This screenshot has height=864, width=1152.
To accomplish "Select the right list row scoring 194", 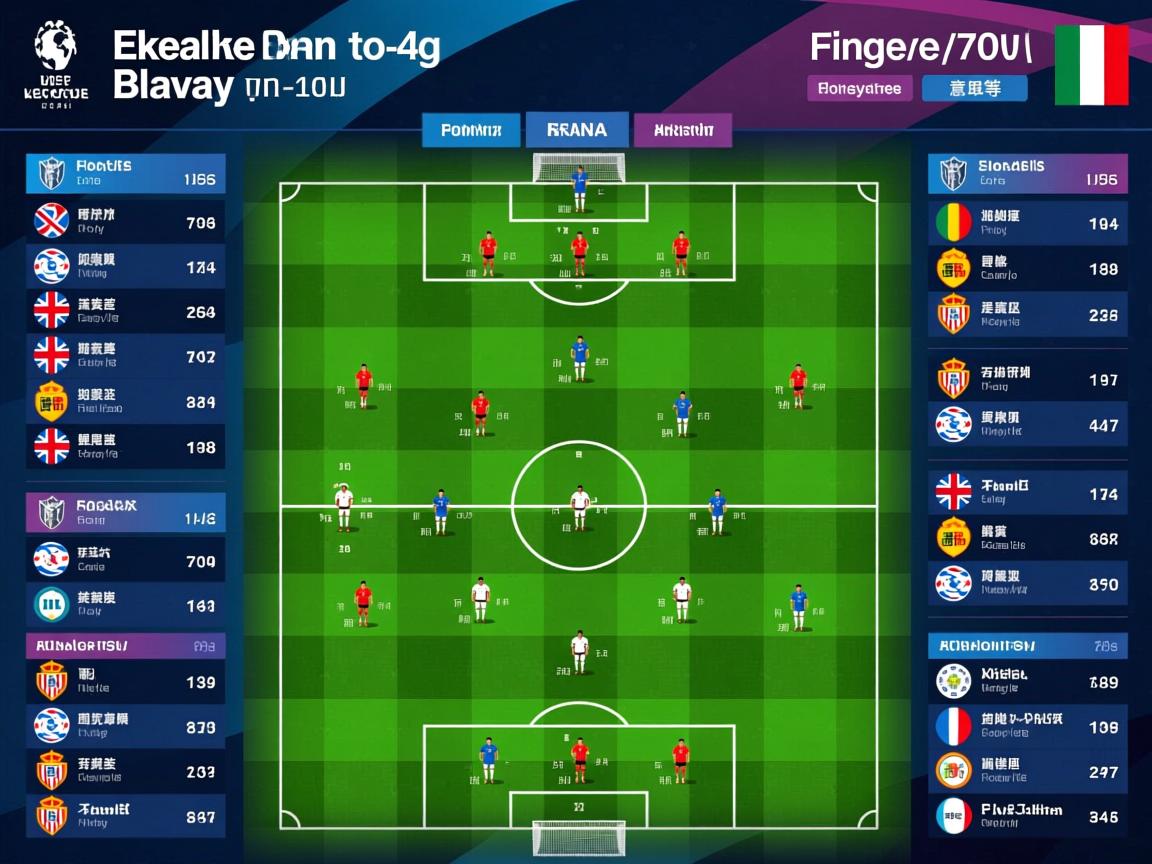I will coord(1027,223).
